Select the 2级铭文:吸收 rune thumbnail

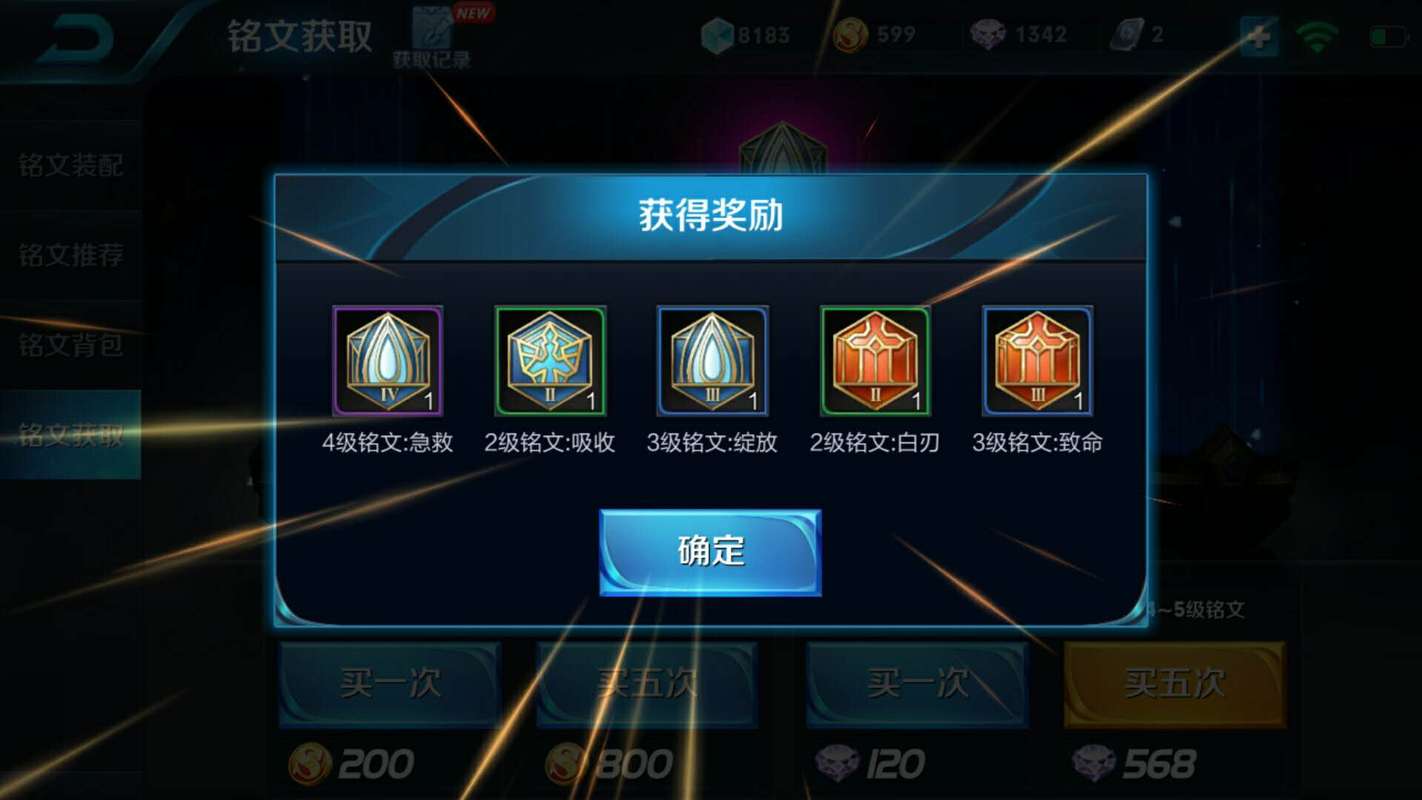[x=549, y=362]
